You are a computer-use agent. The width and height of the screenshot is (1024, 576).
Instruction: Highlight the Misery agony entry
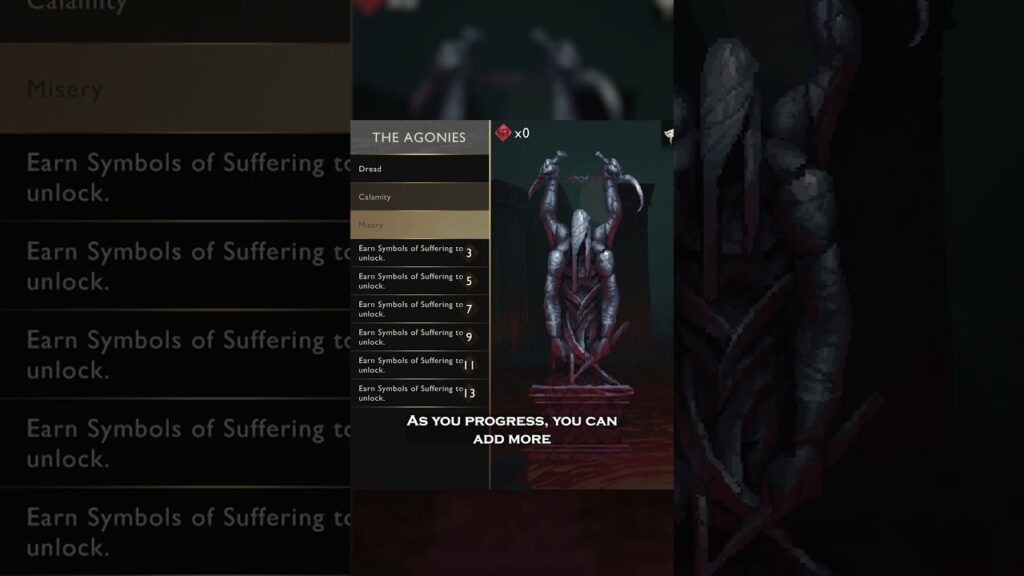pos(419,225)
